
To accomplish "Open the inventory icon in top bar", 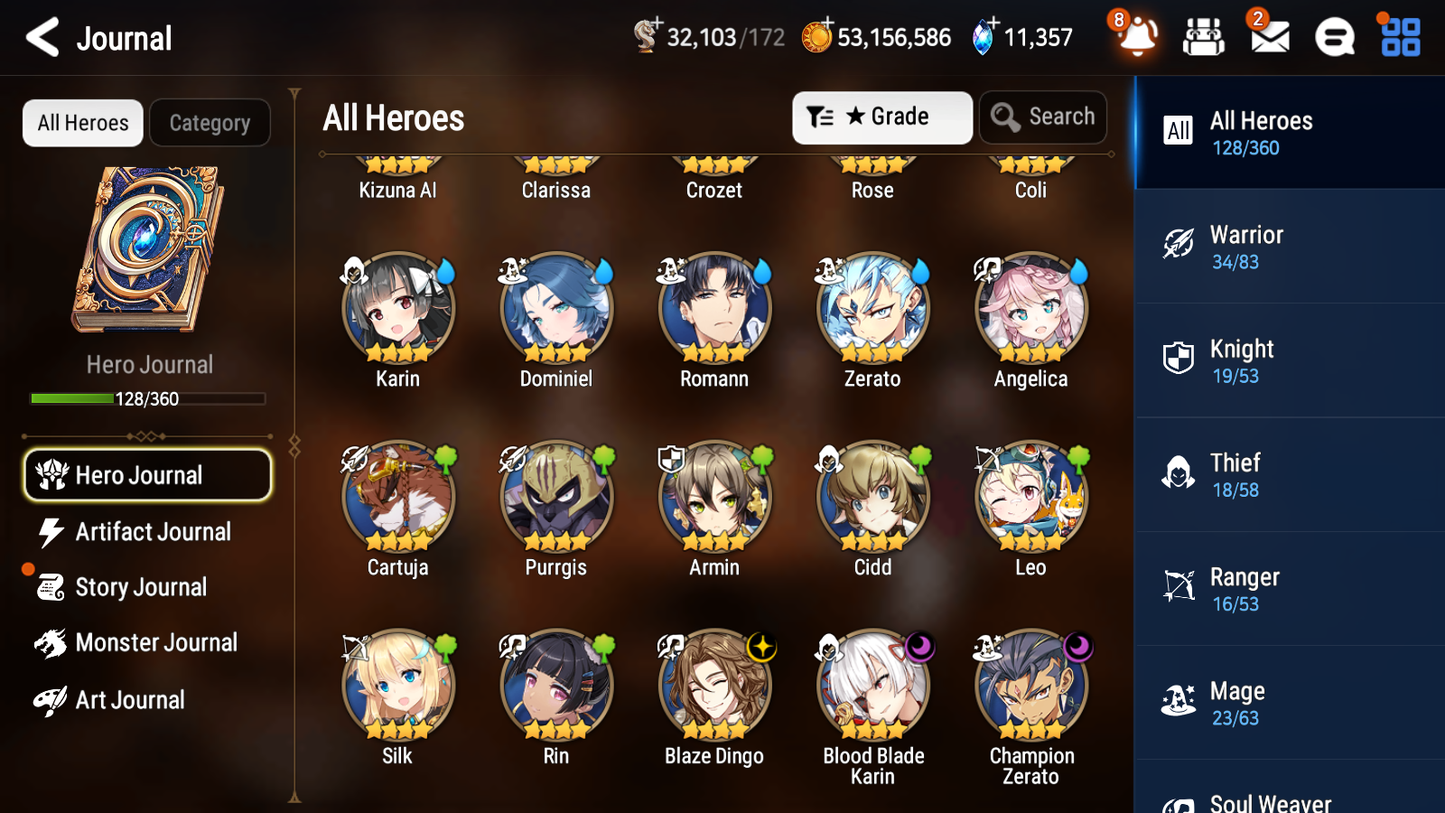I will 1203,37.
